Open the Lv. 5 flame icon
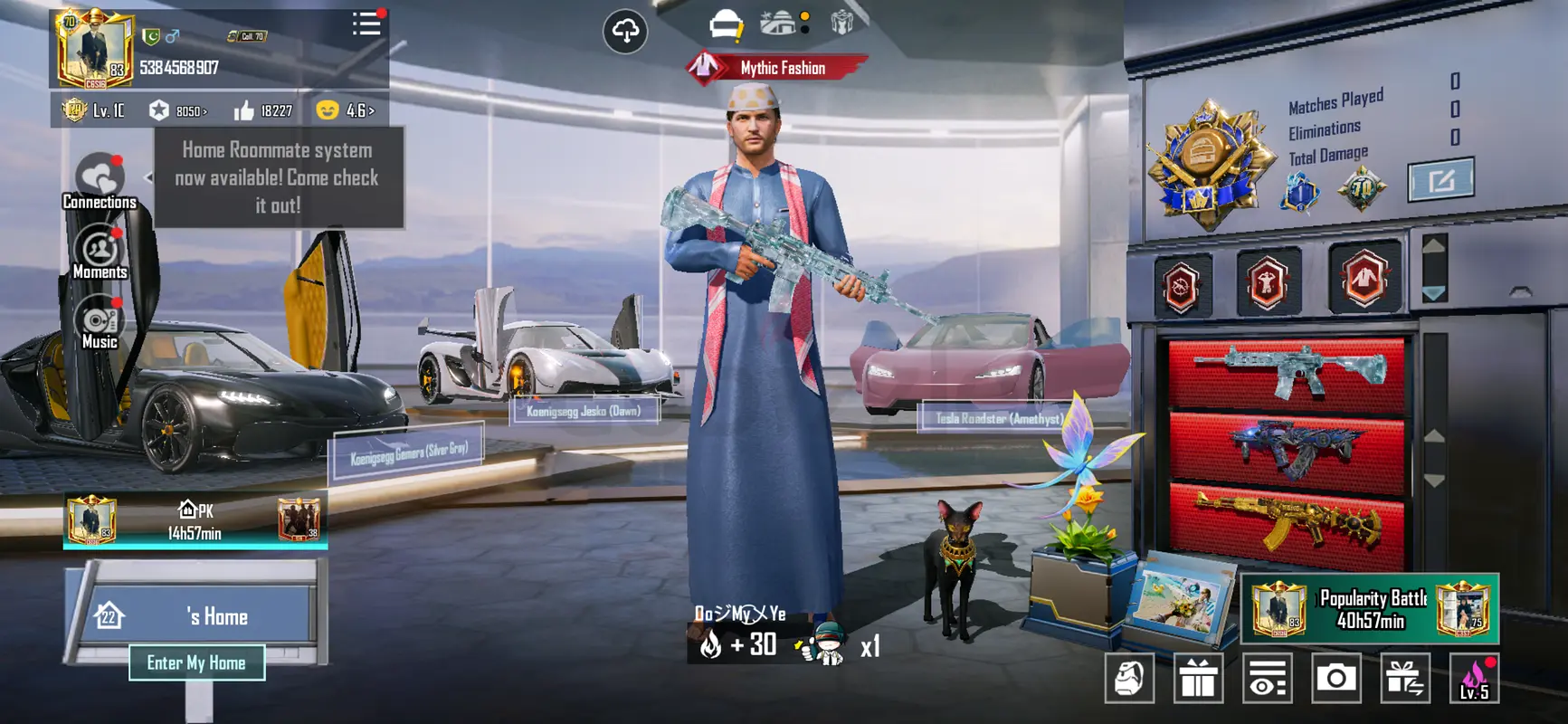The width and height of the screenshot is (1568, 724). 1474,678
